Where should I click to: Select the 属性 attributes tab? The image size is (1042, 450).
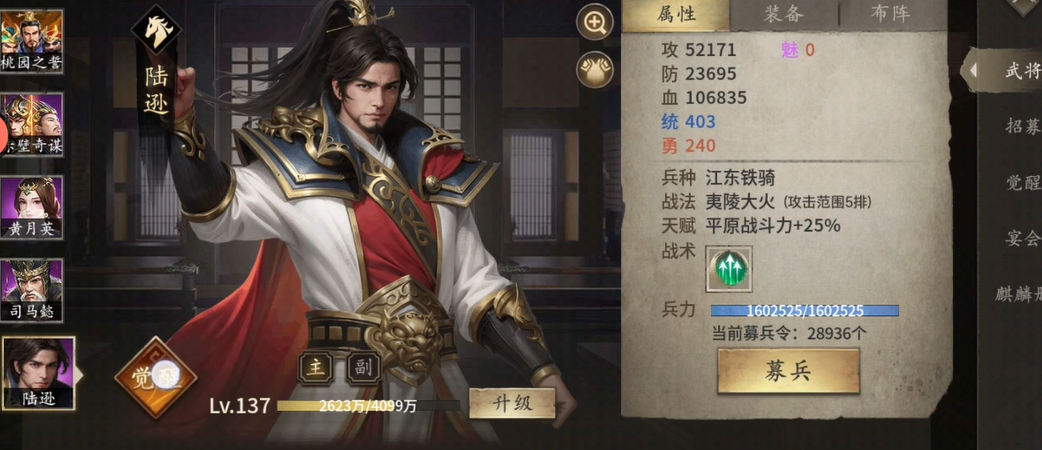tap(676, 14)
